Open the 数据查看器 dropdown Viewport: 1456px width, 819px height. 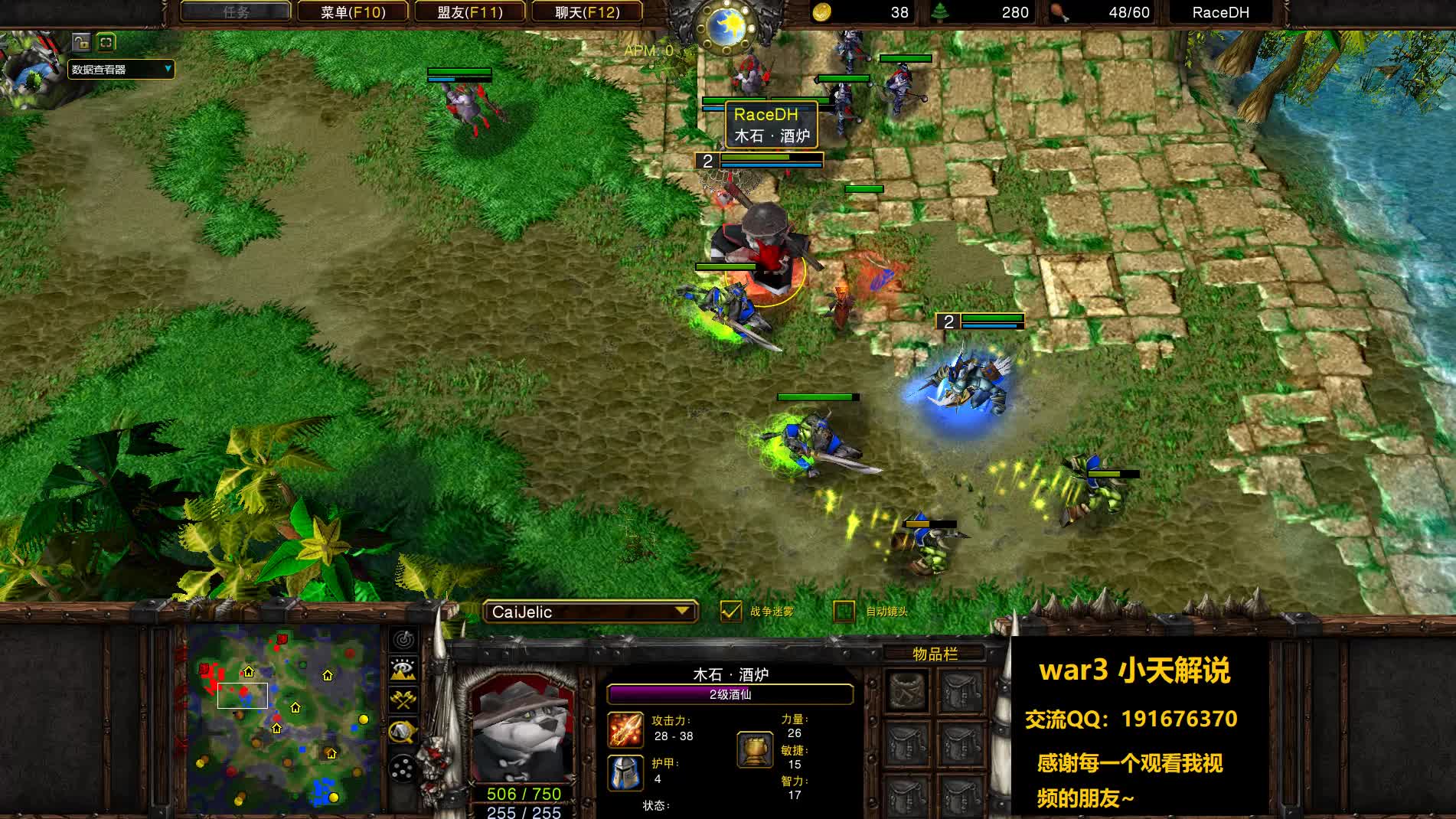tap(119, 69)
